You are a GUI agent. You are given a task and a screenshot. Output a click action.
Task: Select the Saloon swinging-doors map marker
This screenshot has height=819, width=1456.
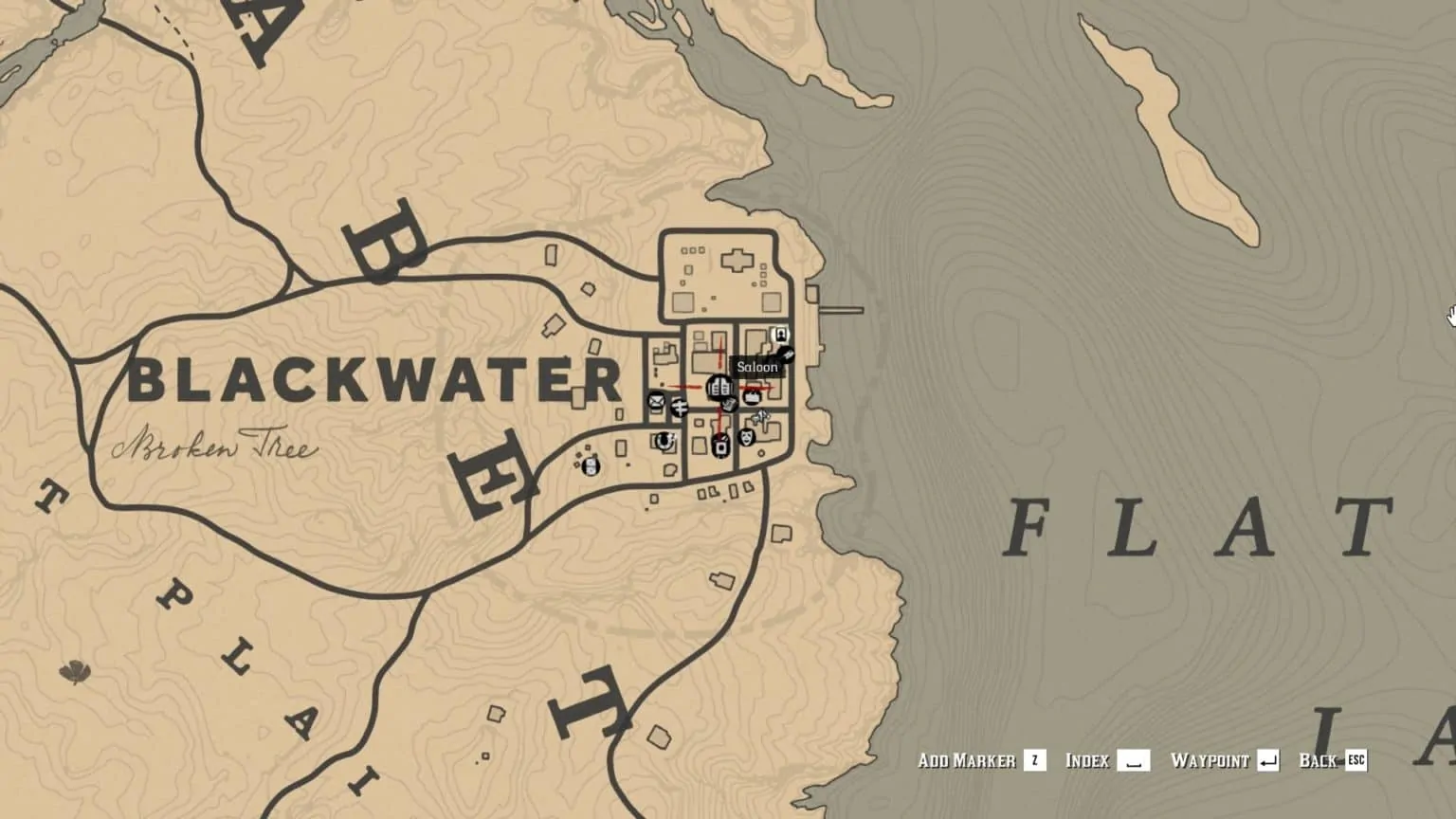click(x=719, y=387)
